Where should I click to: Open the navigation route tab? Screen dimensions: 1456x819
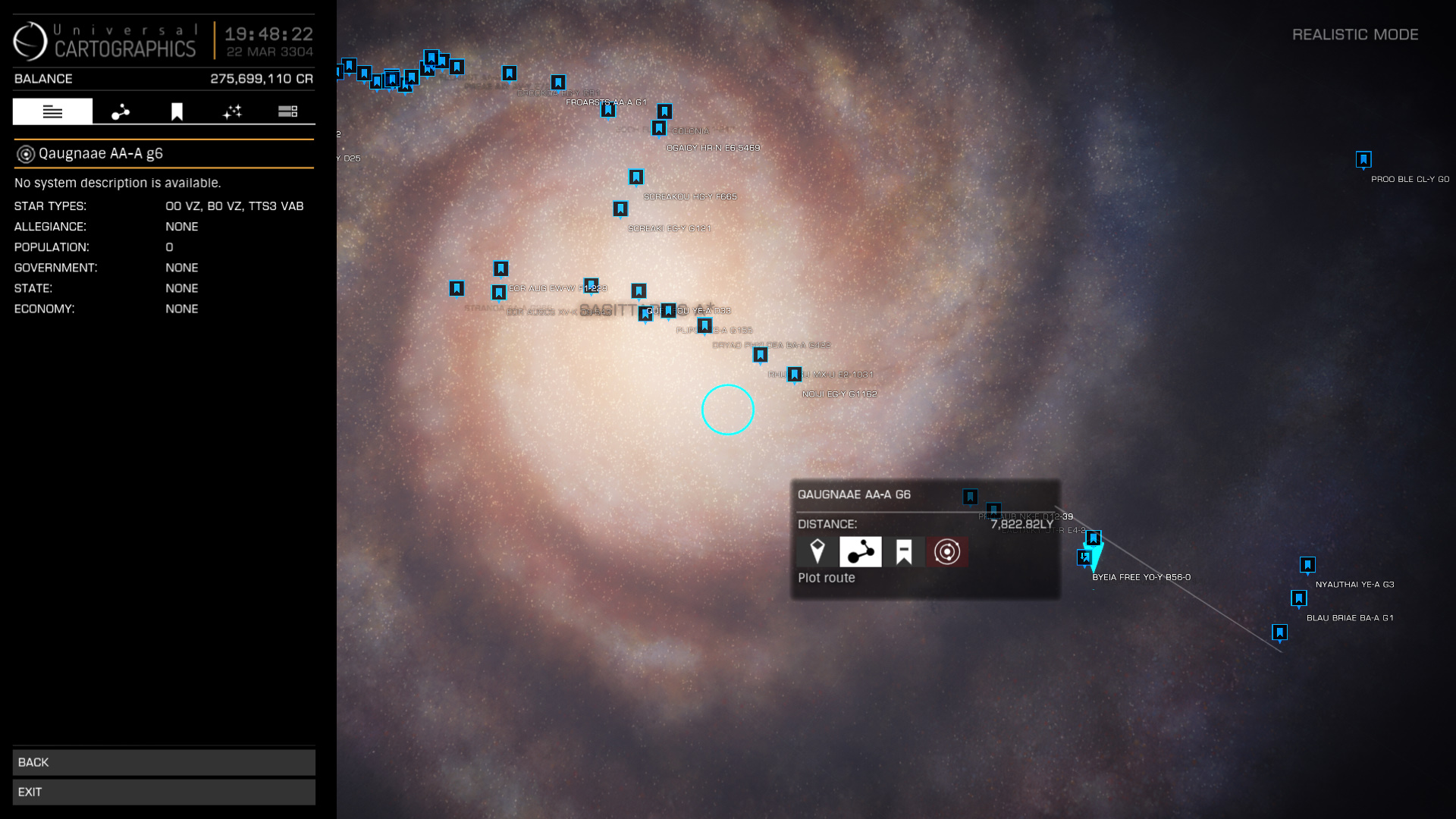point(121,111)
